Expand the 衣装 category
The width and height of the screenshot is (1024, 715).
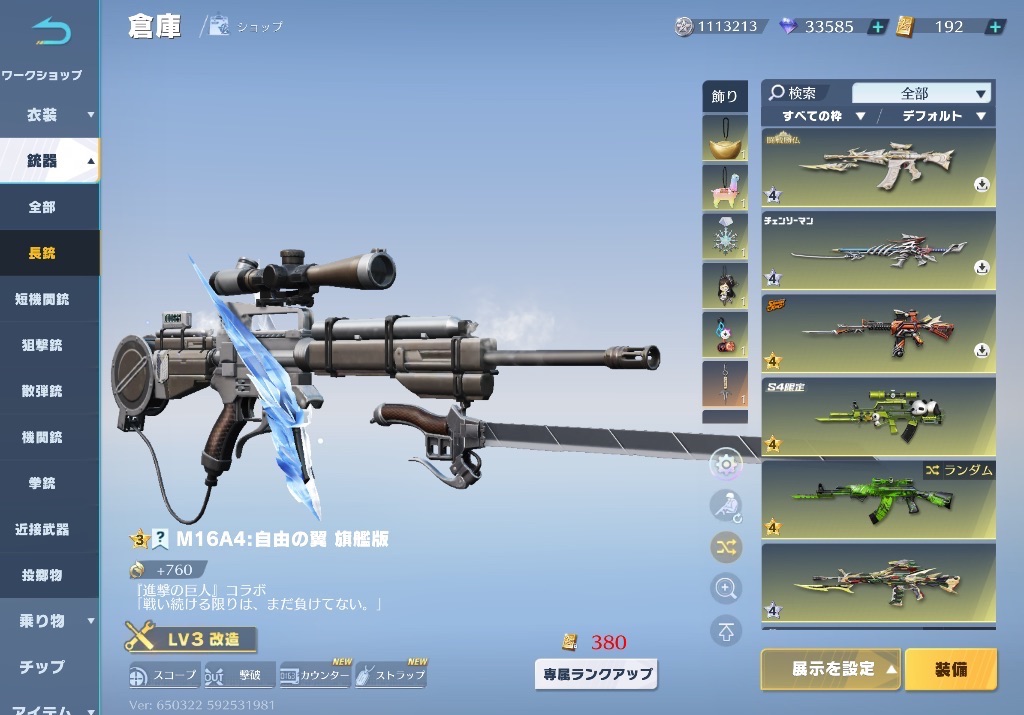pyautogui.click(x=50, y=115)
